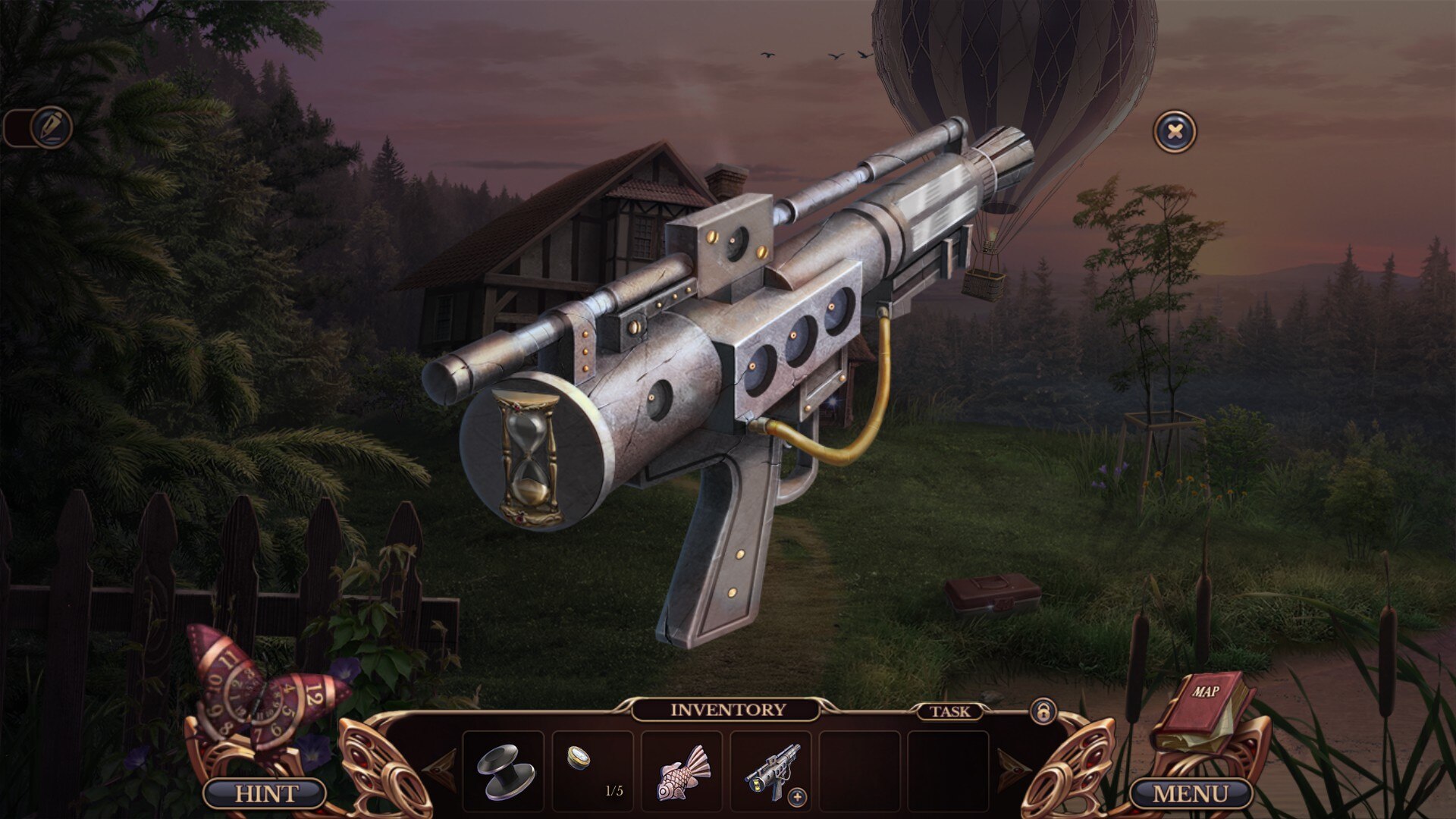Close the weapon inspection popup
Image resolution: width=1456 pixels, height=819 pixels.
tap(1175, 132)
